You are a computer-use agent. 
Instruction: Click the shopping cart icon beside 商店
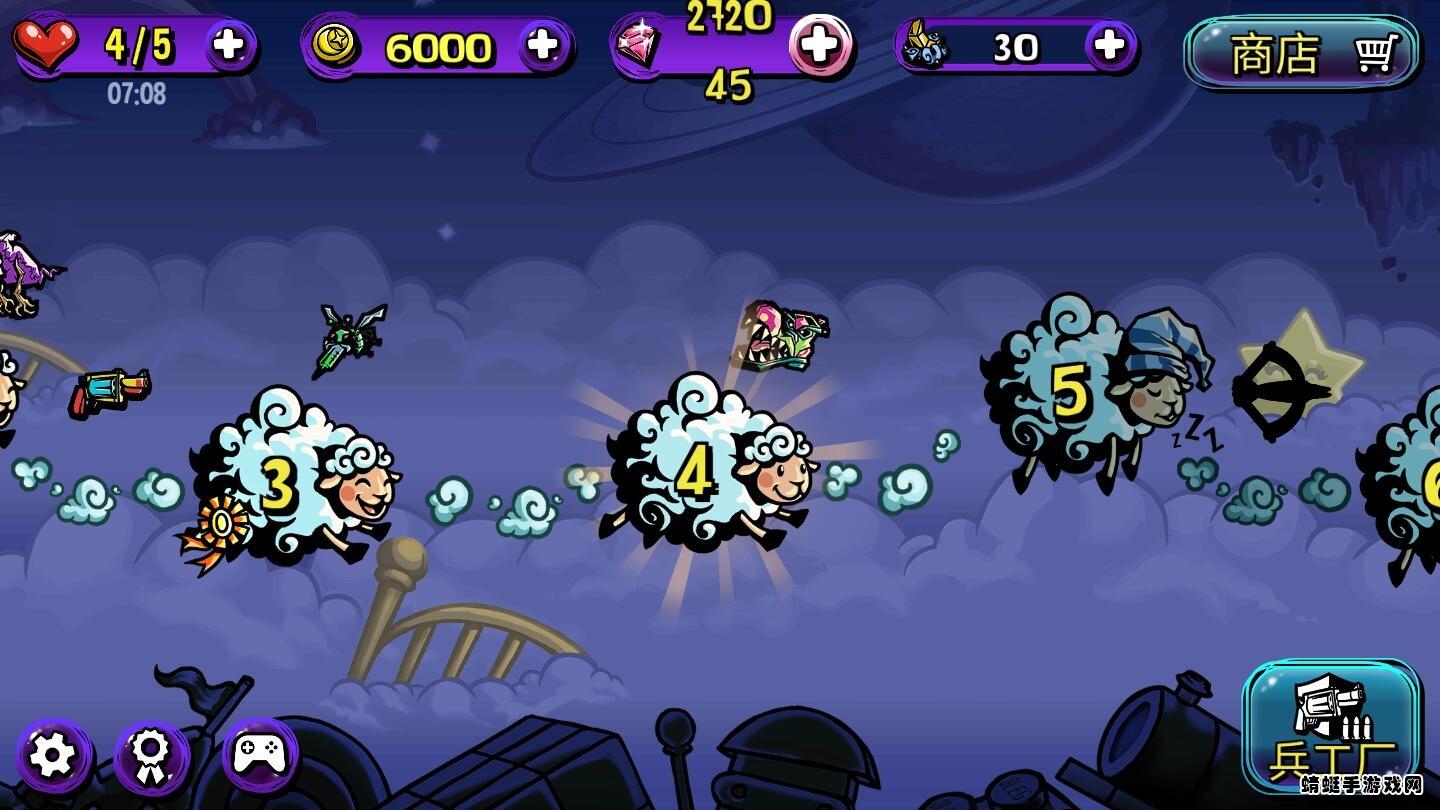coord(1378,55)
